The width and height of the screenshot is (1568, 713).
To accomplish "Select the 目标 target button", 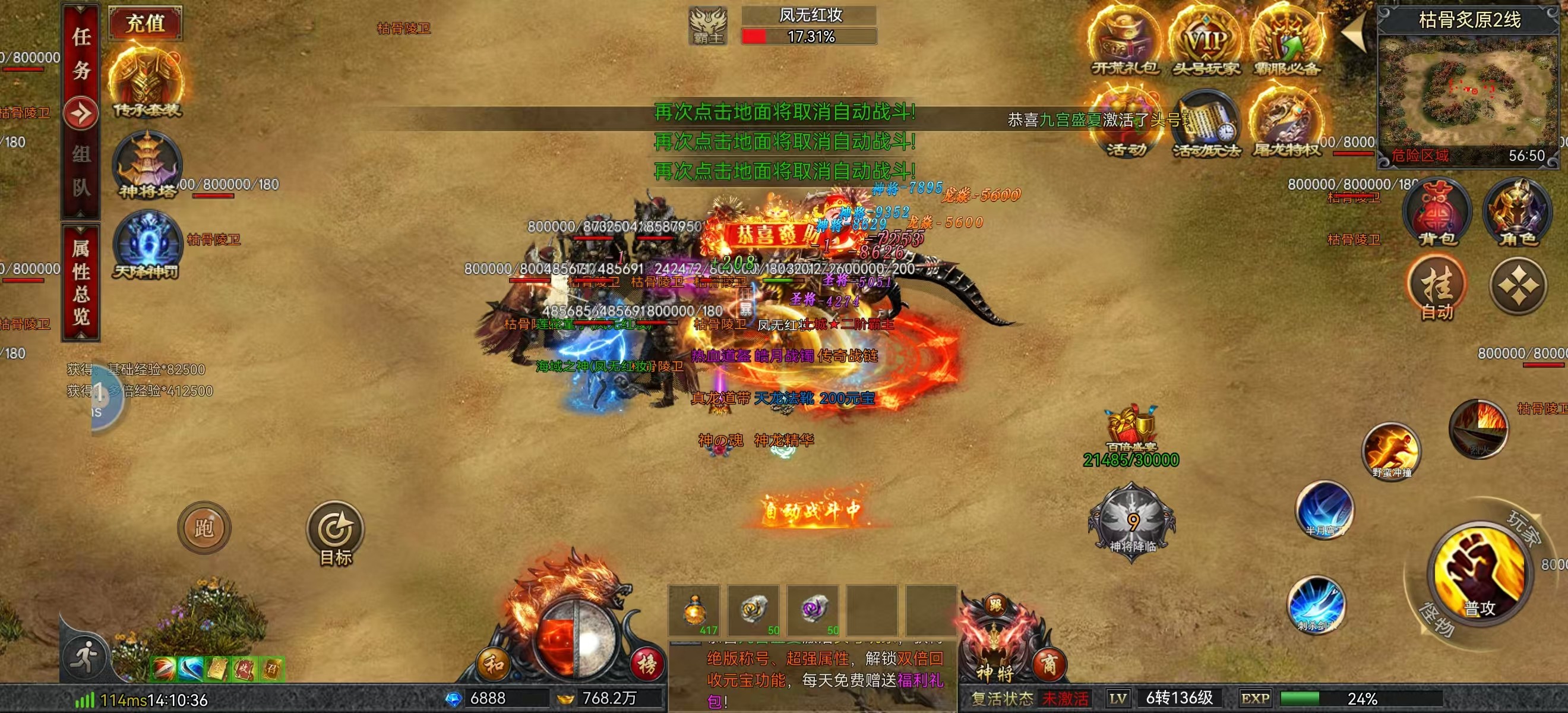I will [x=335, y=533].
